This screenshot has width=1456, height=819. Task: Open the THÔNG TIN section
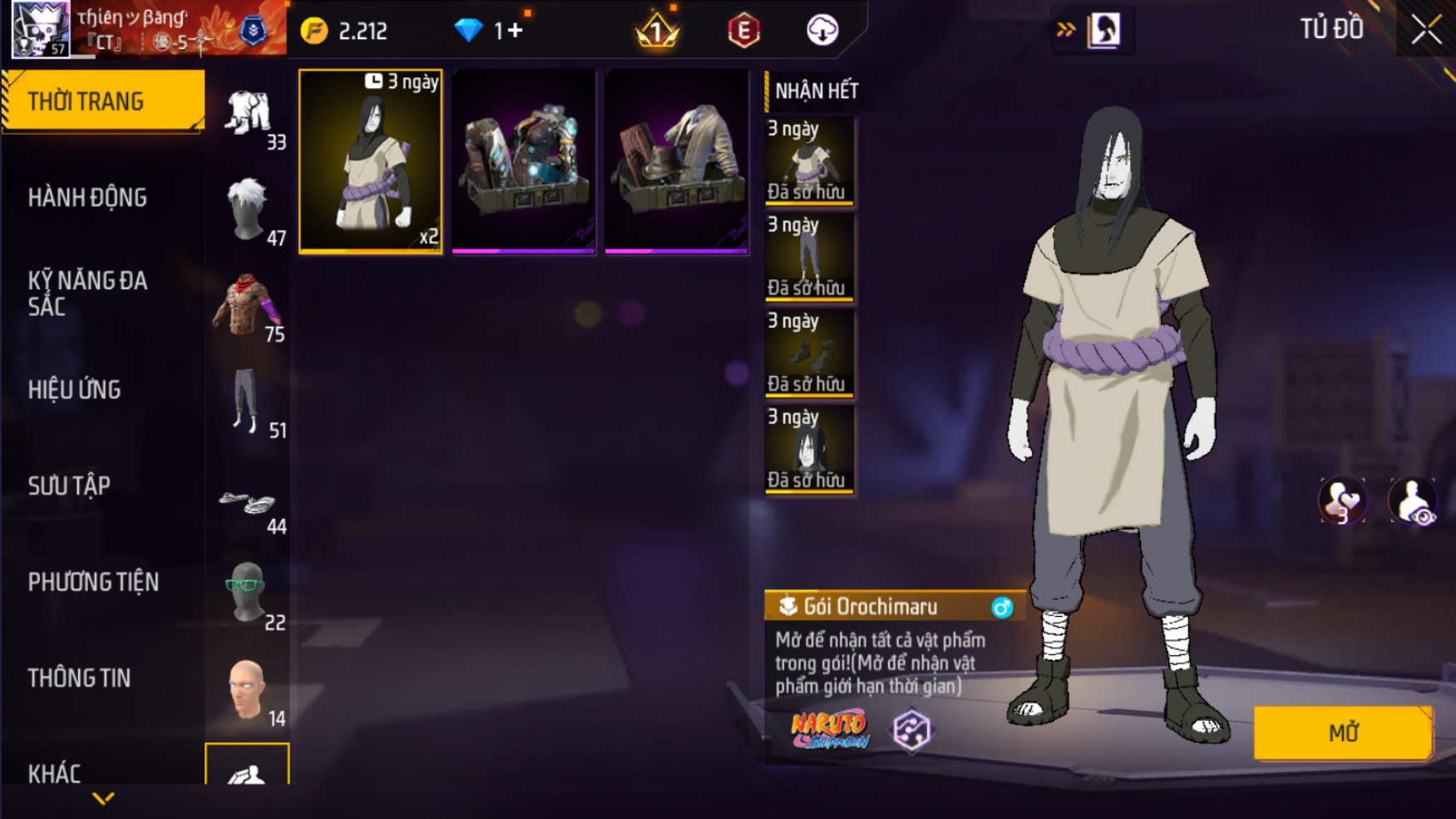(x=79, y=678)
